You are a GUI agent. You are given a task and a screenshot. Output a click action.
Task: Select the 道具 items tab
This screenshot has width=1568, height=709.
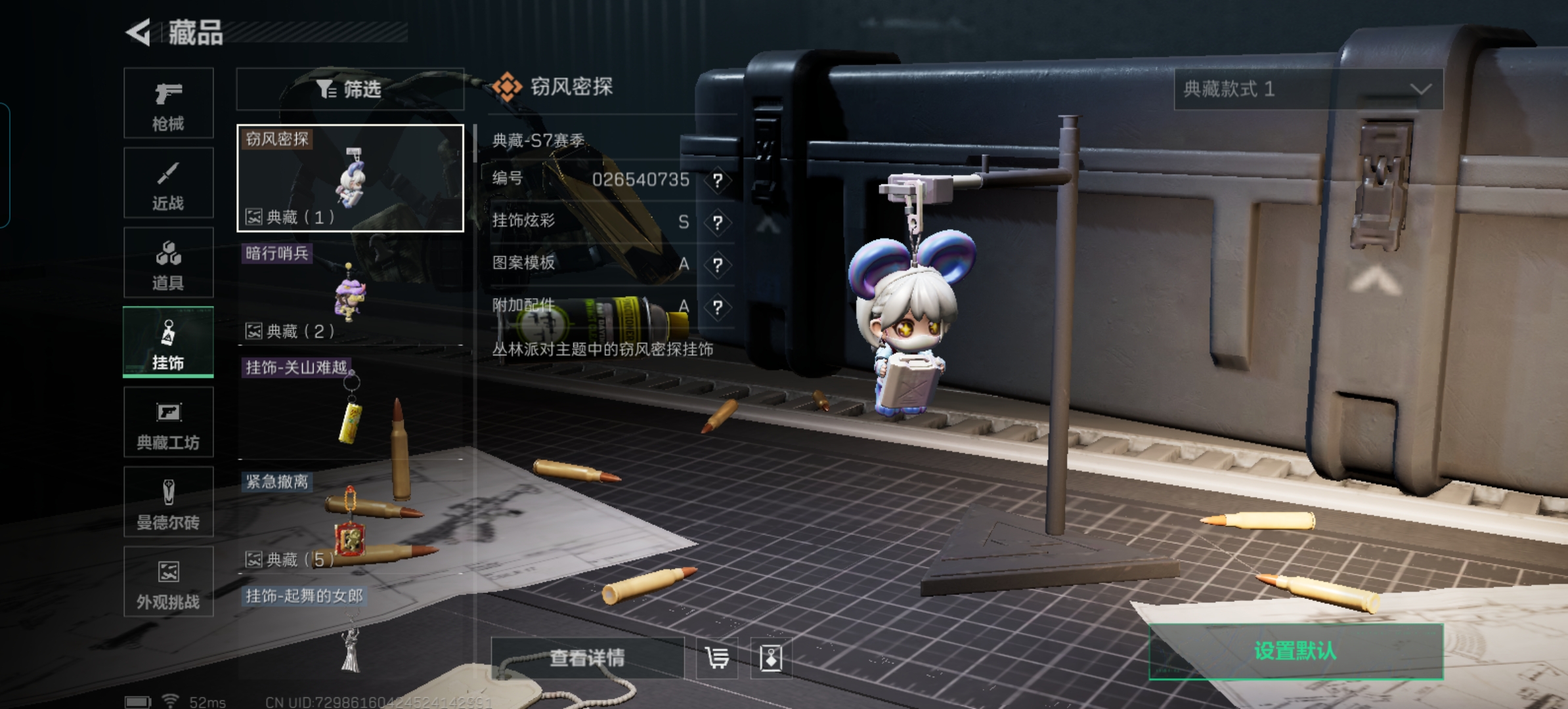[169, 263]
